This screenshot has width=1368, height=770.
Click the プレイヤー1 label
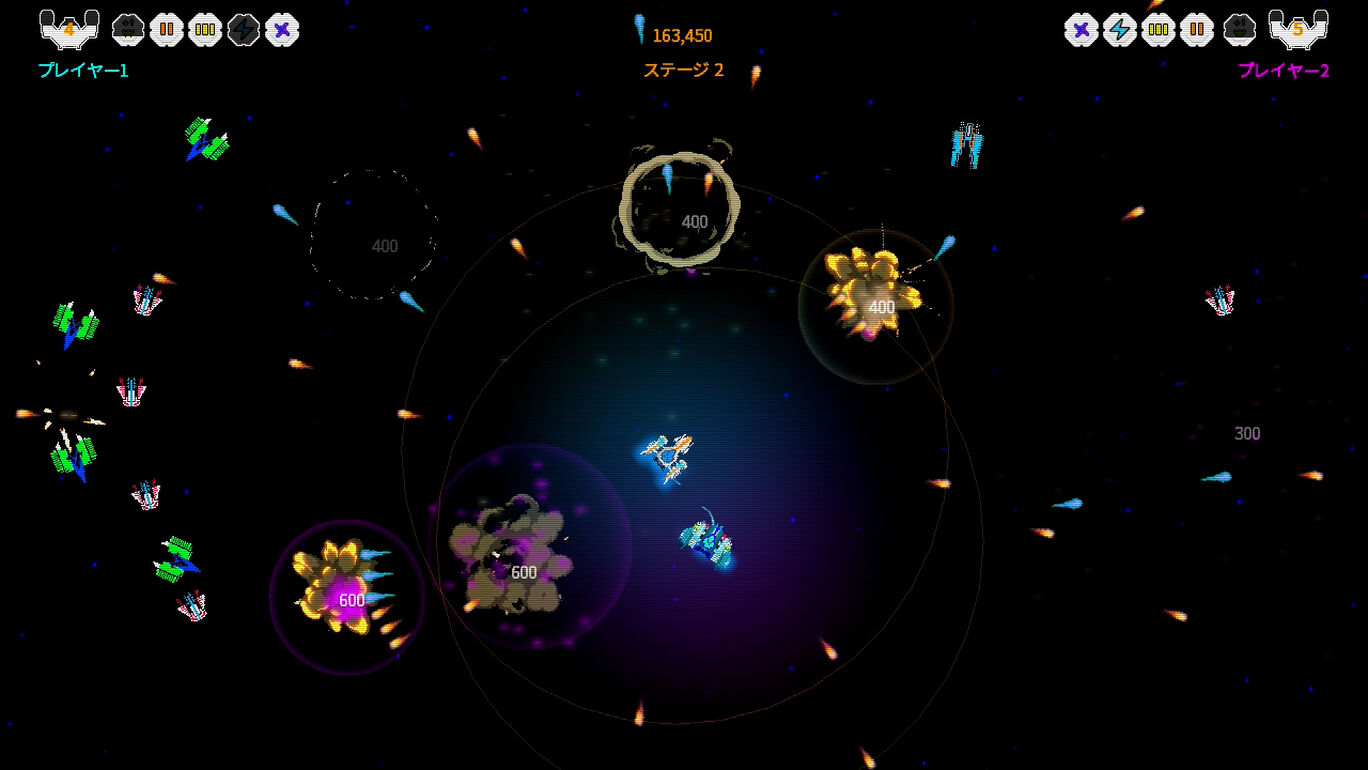point(84,71)
